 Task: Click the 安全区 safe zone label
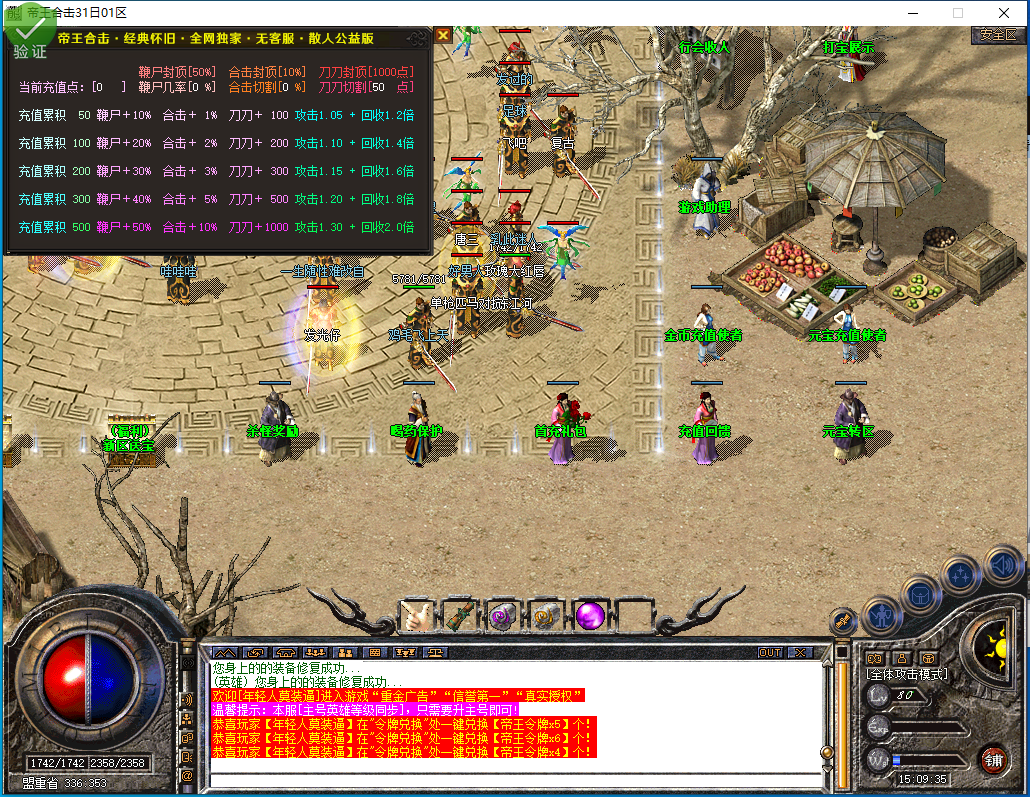[x=997, y=34]
